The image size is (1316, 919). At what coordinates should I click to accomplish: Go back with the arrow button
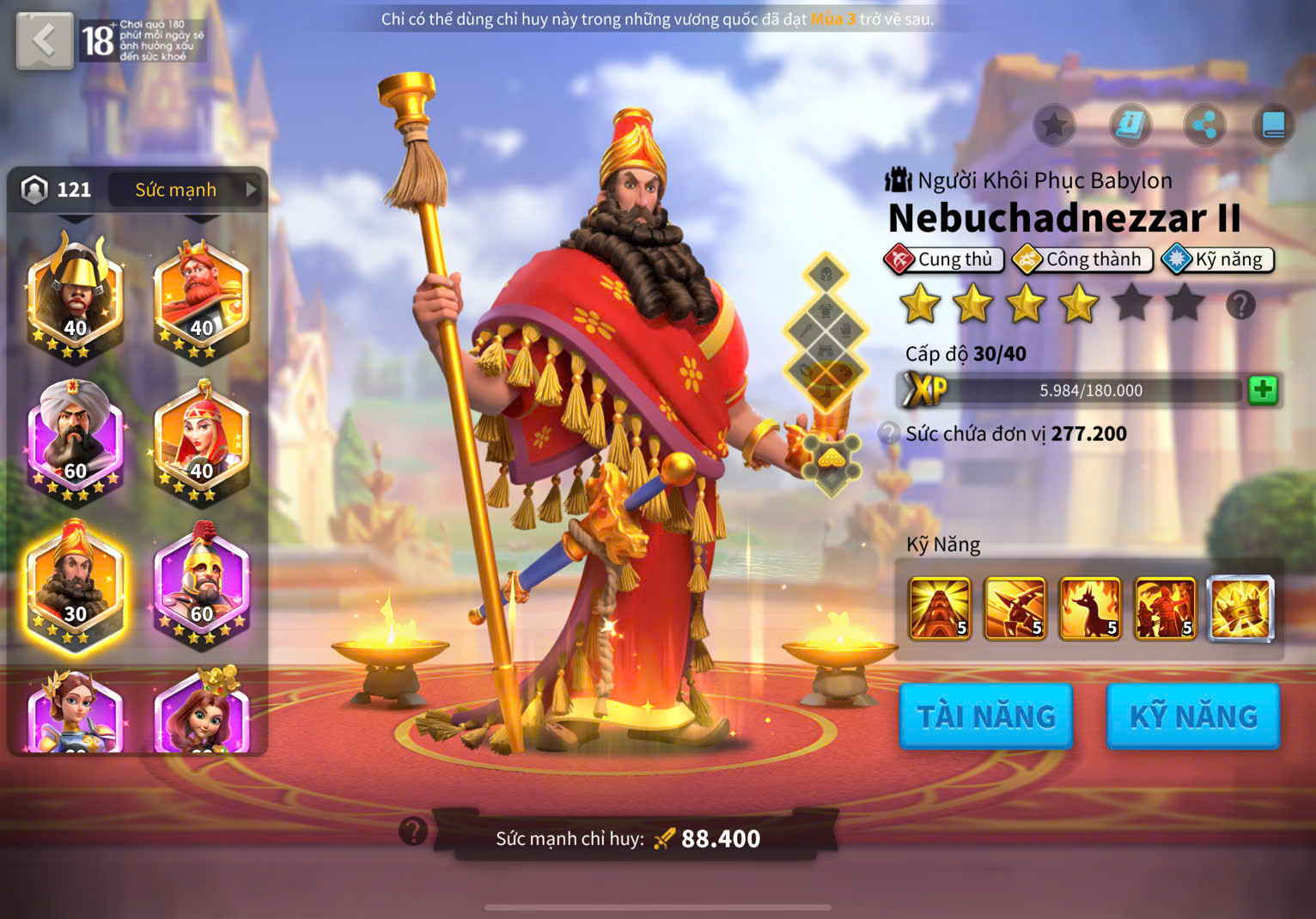(44, 40)
